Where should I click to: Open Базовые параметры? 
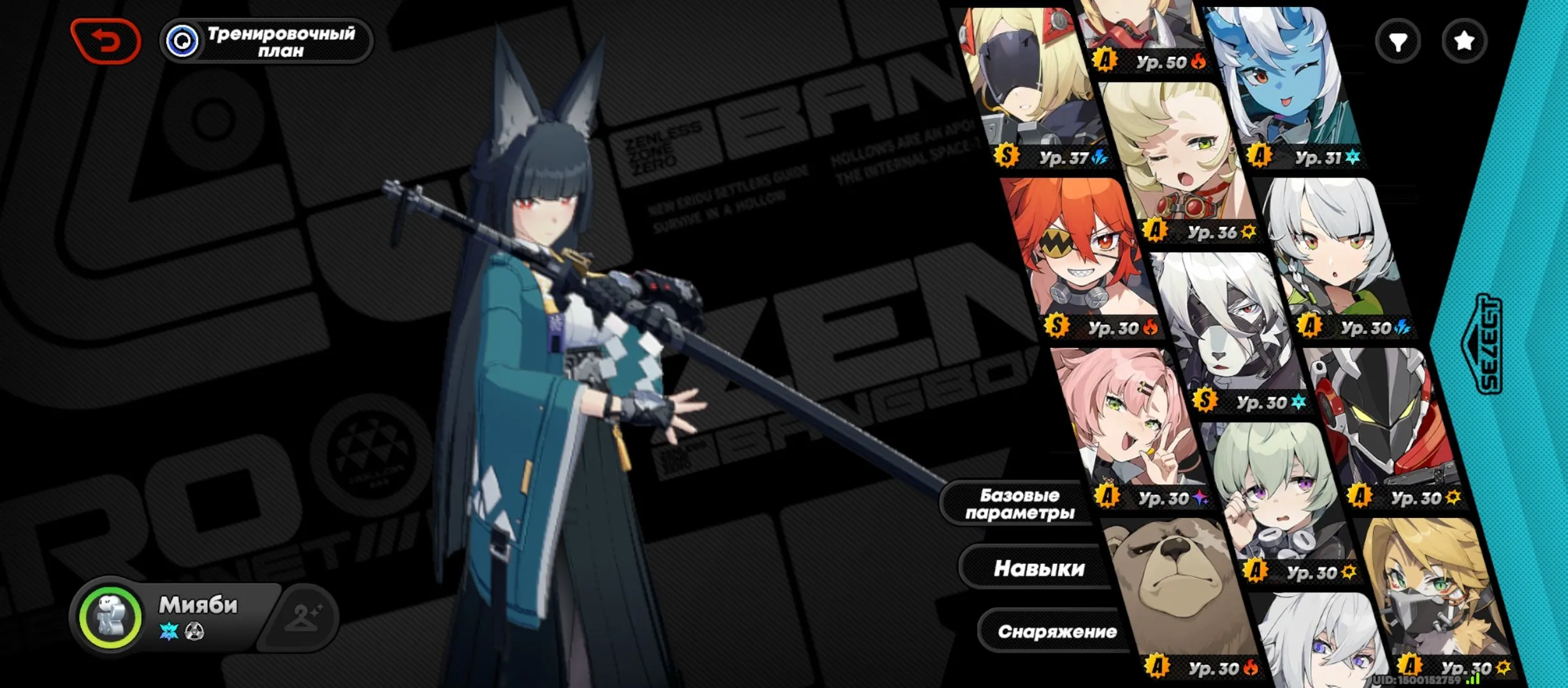pos(1020,504)
